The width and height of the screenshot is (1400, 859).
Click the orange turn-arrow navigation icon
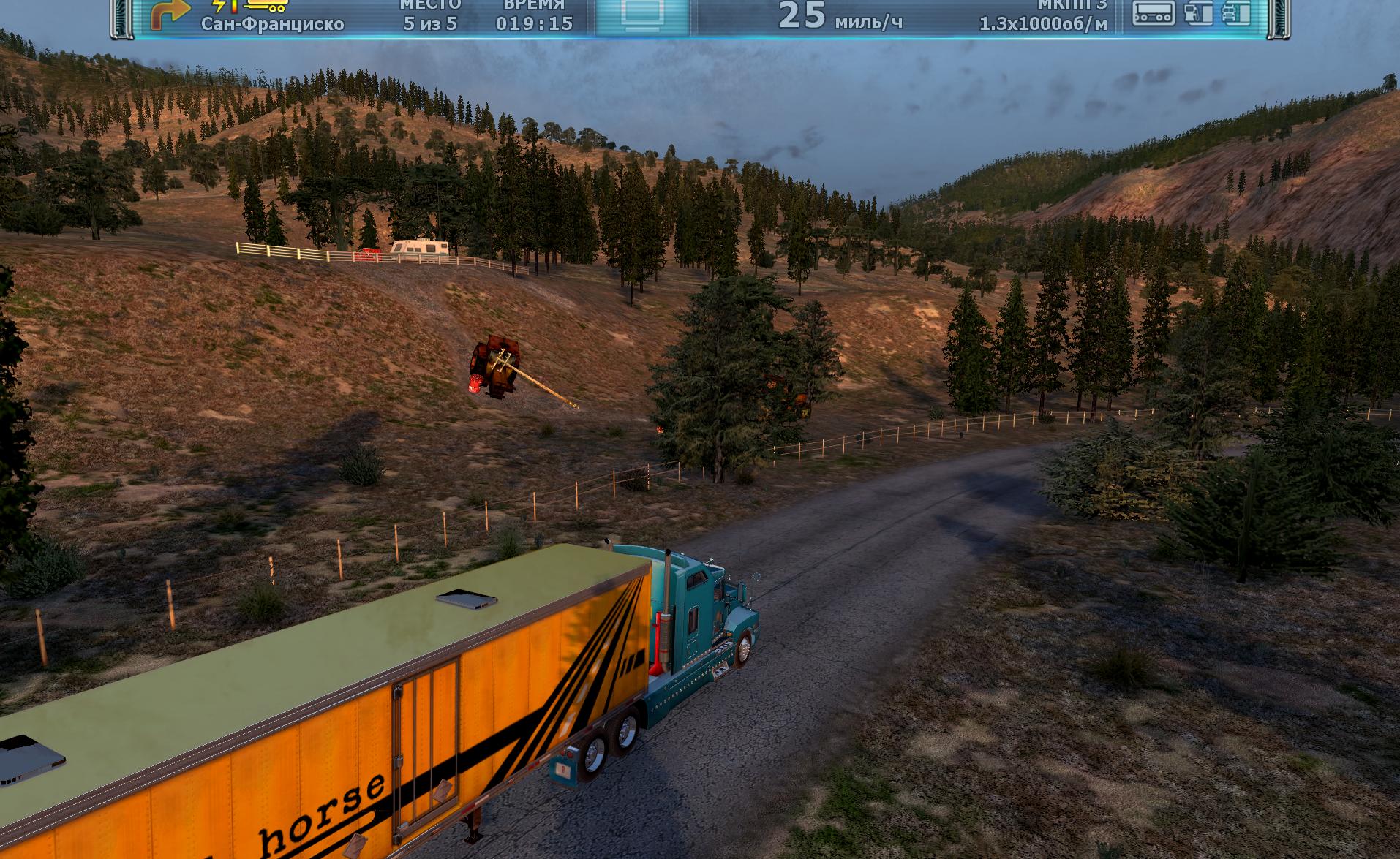pyautogui.click(x=170, y=15)
